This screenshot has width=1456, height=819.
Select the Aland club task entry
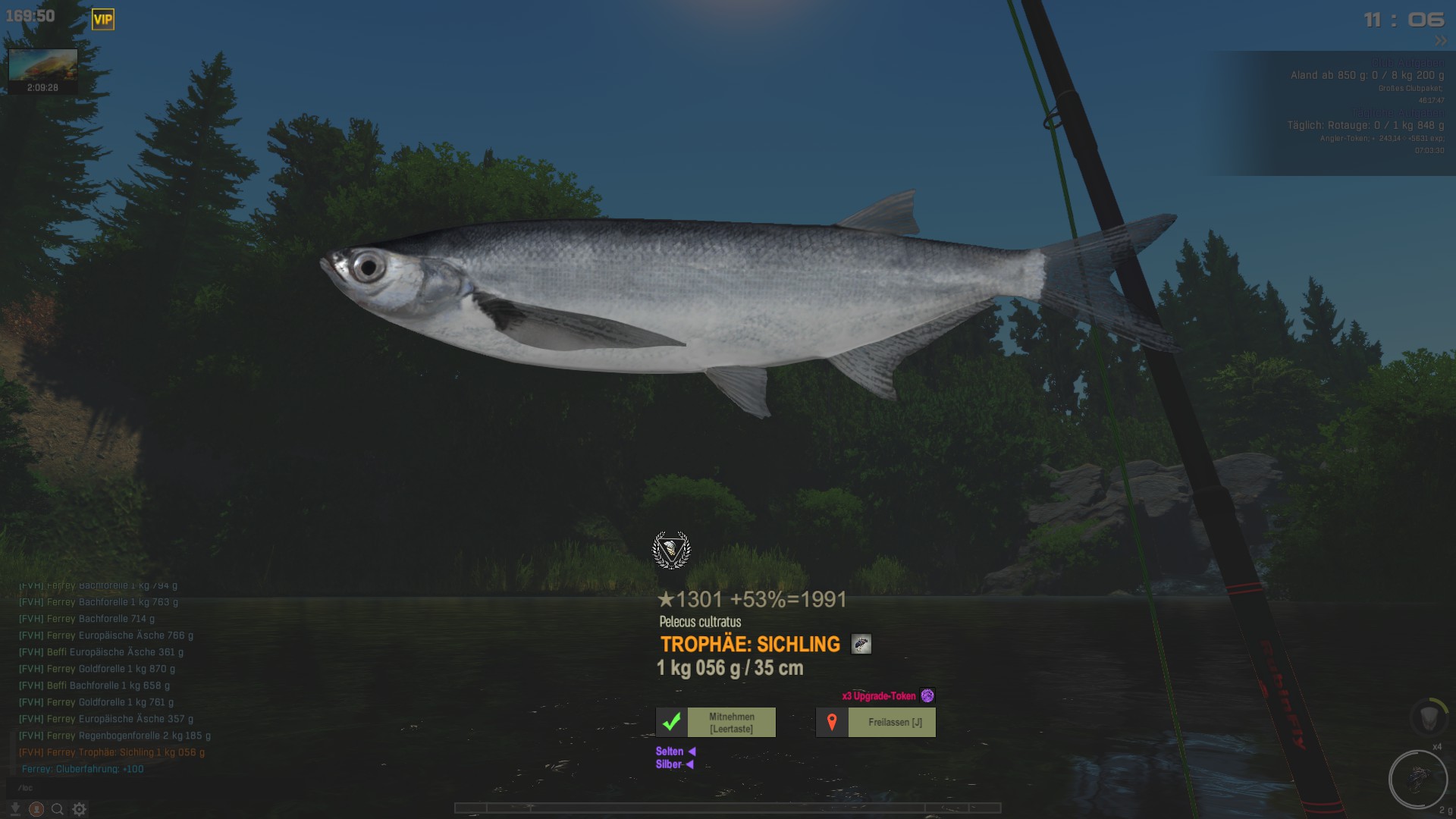tap(1367, 76)
